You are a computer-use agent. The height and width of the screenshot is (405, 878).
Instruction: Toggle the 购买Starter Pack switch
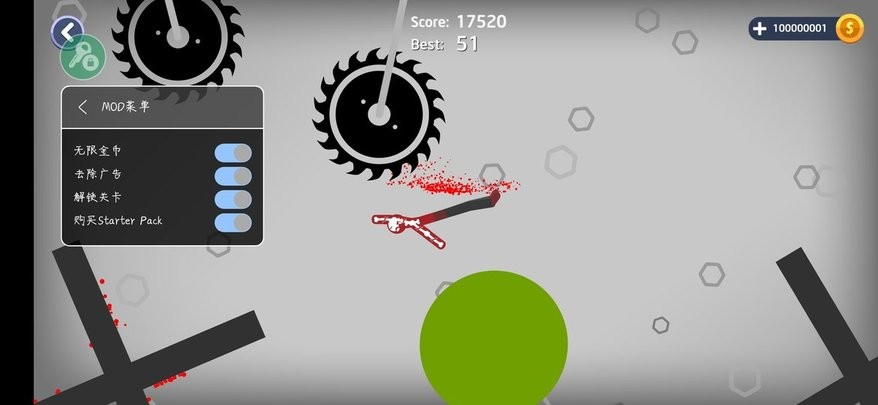pyautogui.click(x=233, y=222)
